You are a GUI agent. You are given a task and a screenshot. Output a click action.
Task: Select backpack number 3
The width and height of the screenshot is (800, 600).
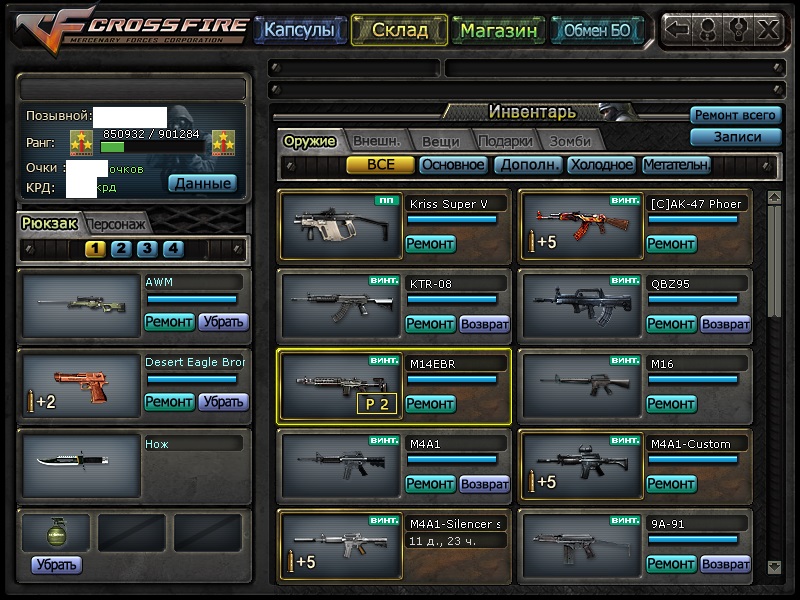coord(147,249)
